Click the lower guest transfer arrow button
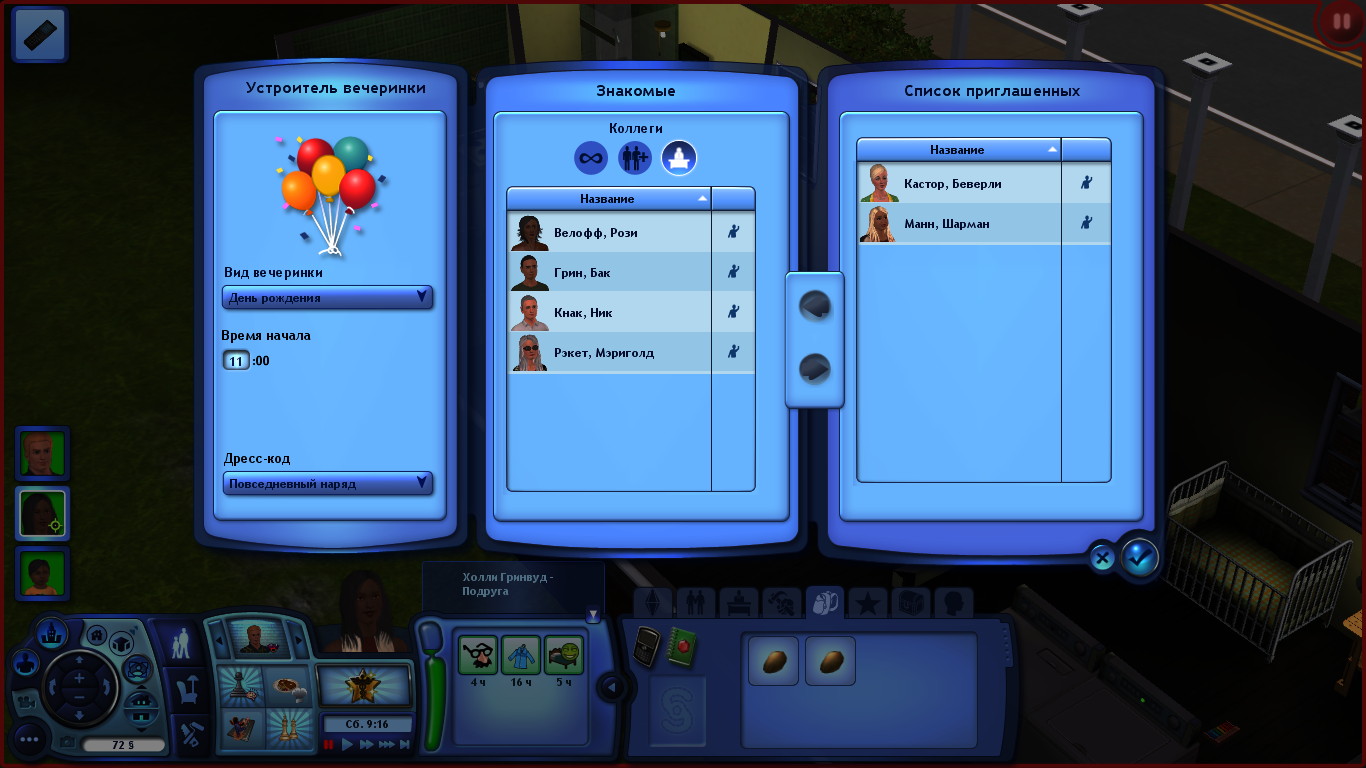 point(815,370)
